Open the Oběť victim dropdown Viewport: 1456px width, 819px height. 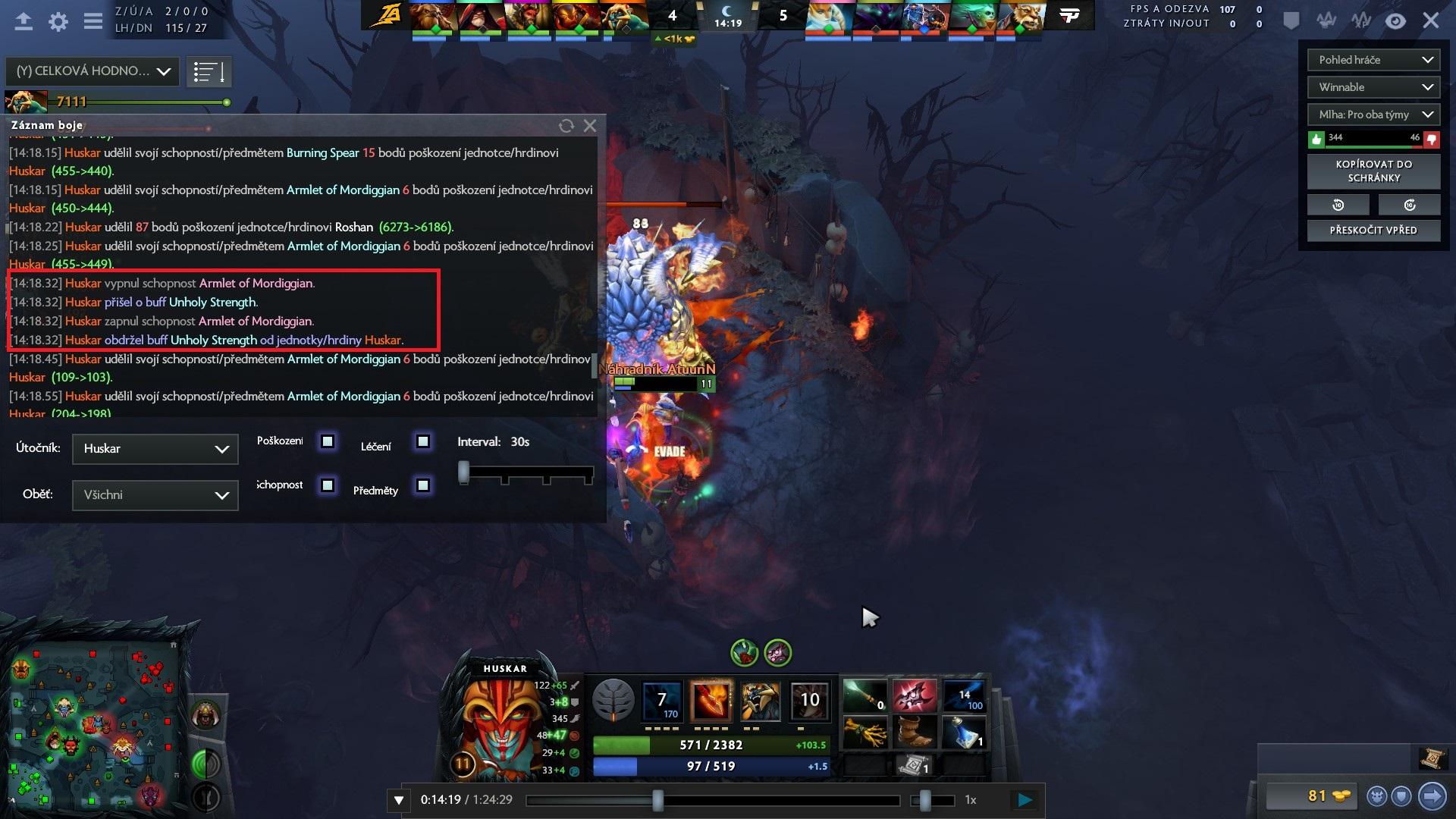(155, 495)
